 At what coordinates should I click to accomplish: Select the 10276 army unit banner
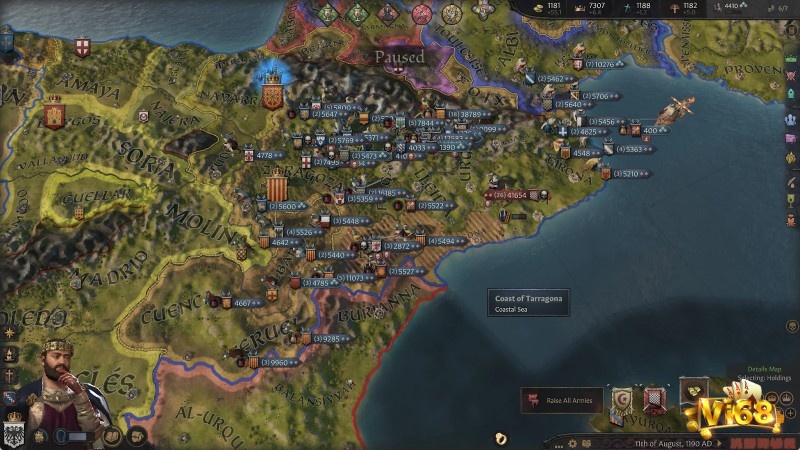[598, 65]
